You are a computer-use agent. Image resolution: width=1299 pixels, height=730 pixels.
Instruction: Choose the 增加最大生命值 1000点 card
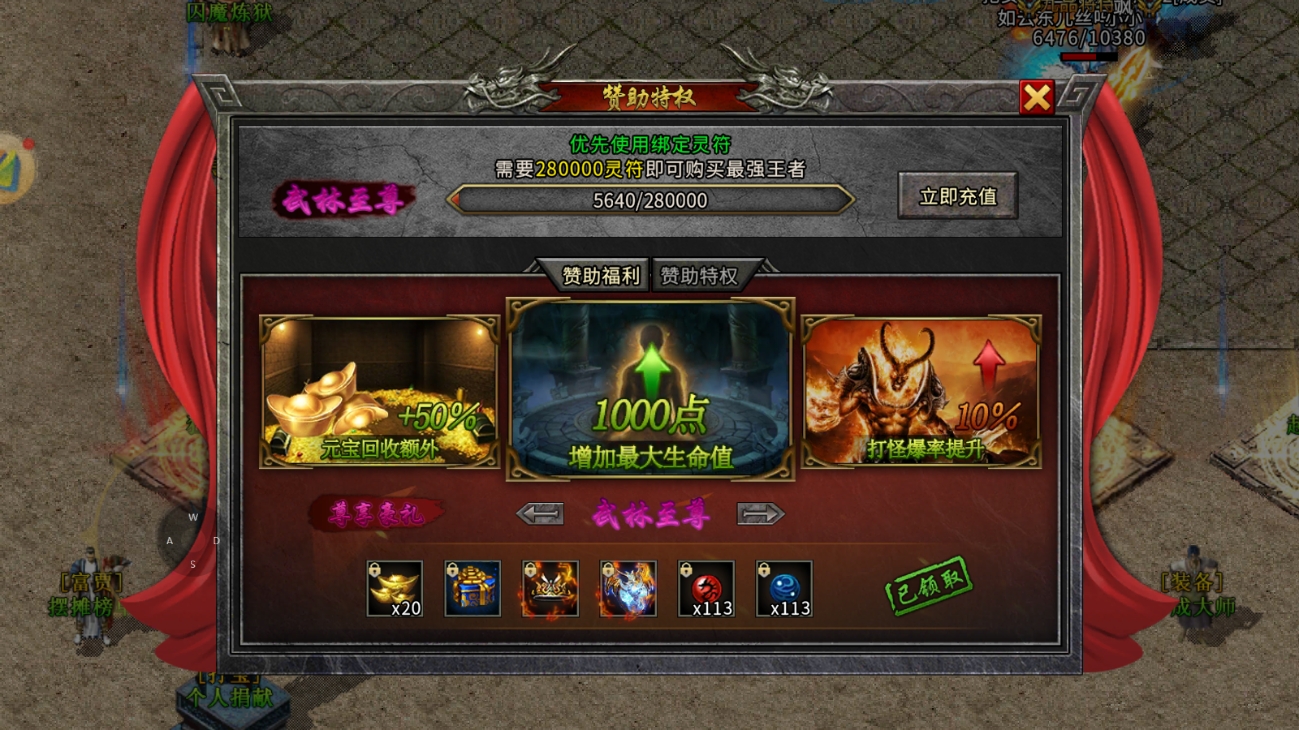651,389
